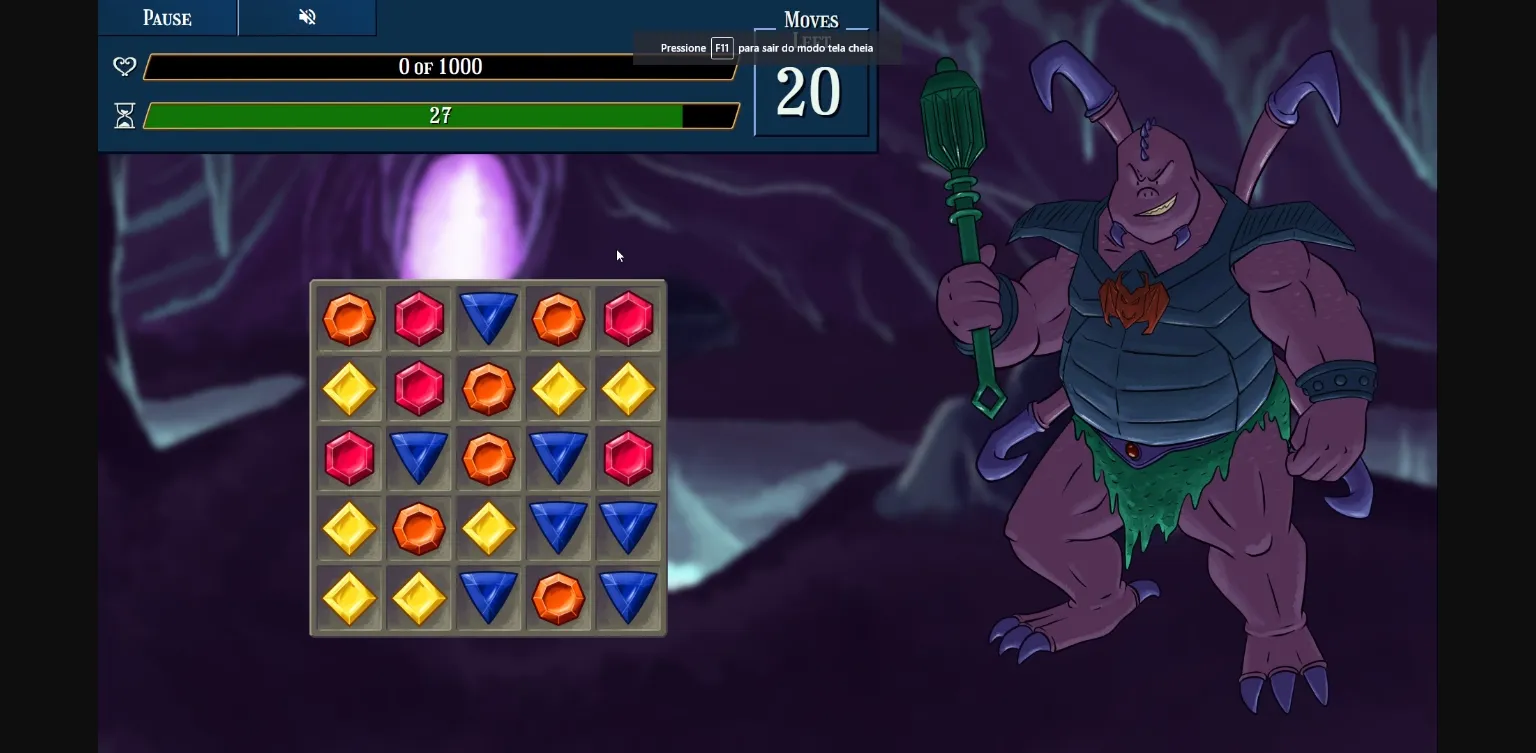This screenshot has height=753, width=1536.
Task: Click the red hexagon gem in row three
Action: [349, 459]
